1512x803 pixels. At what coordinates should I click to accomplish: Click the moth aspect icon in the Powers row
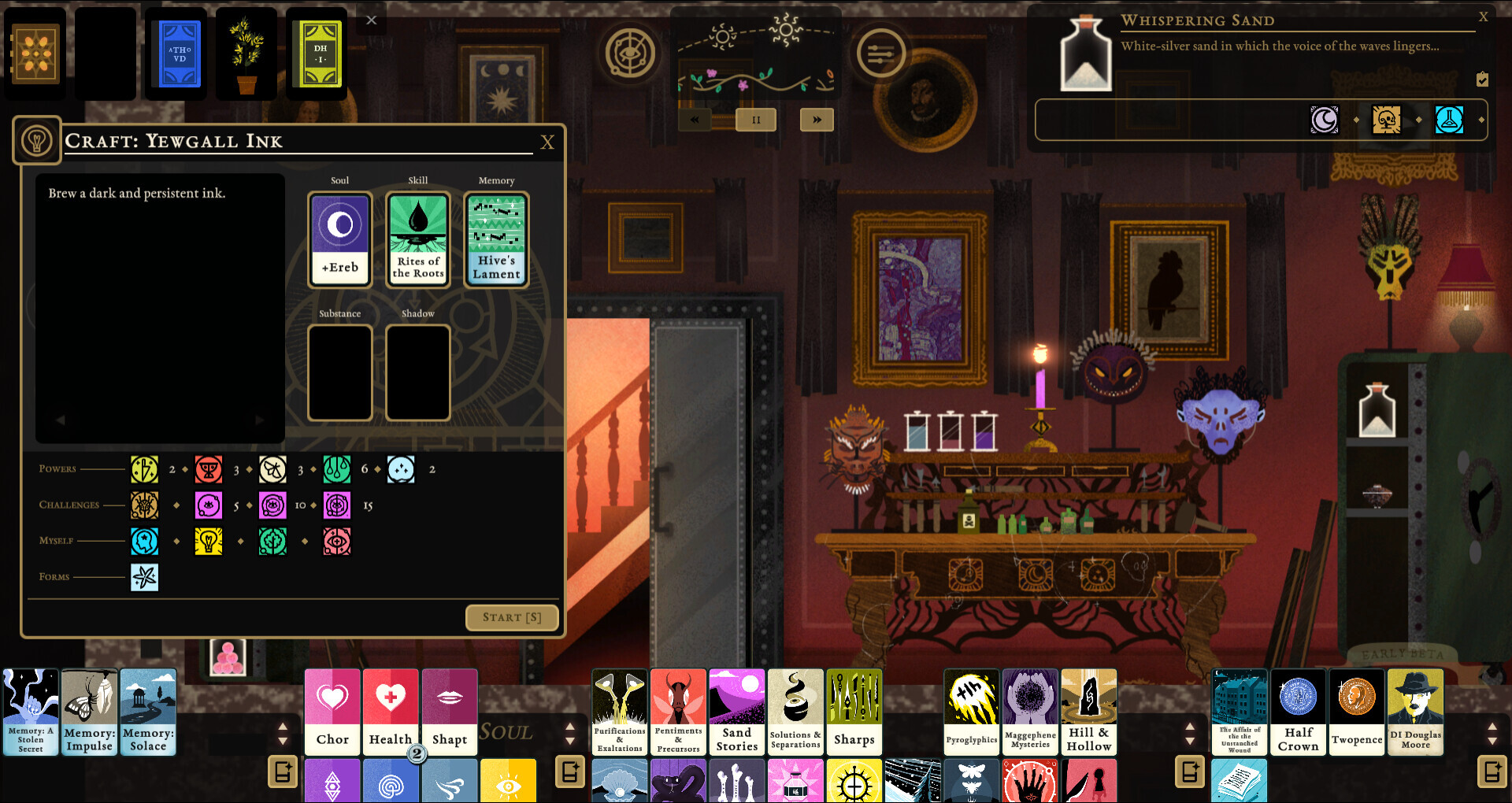coord(272,468)
